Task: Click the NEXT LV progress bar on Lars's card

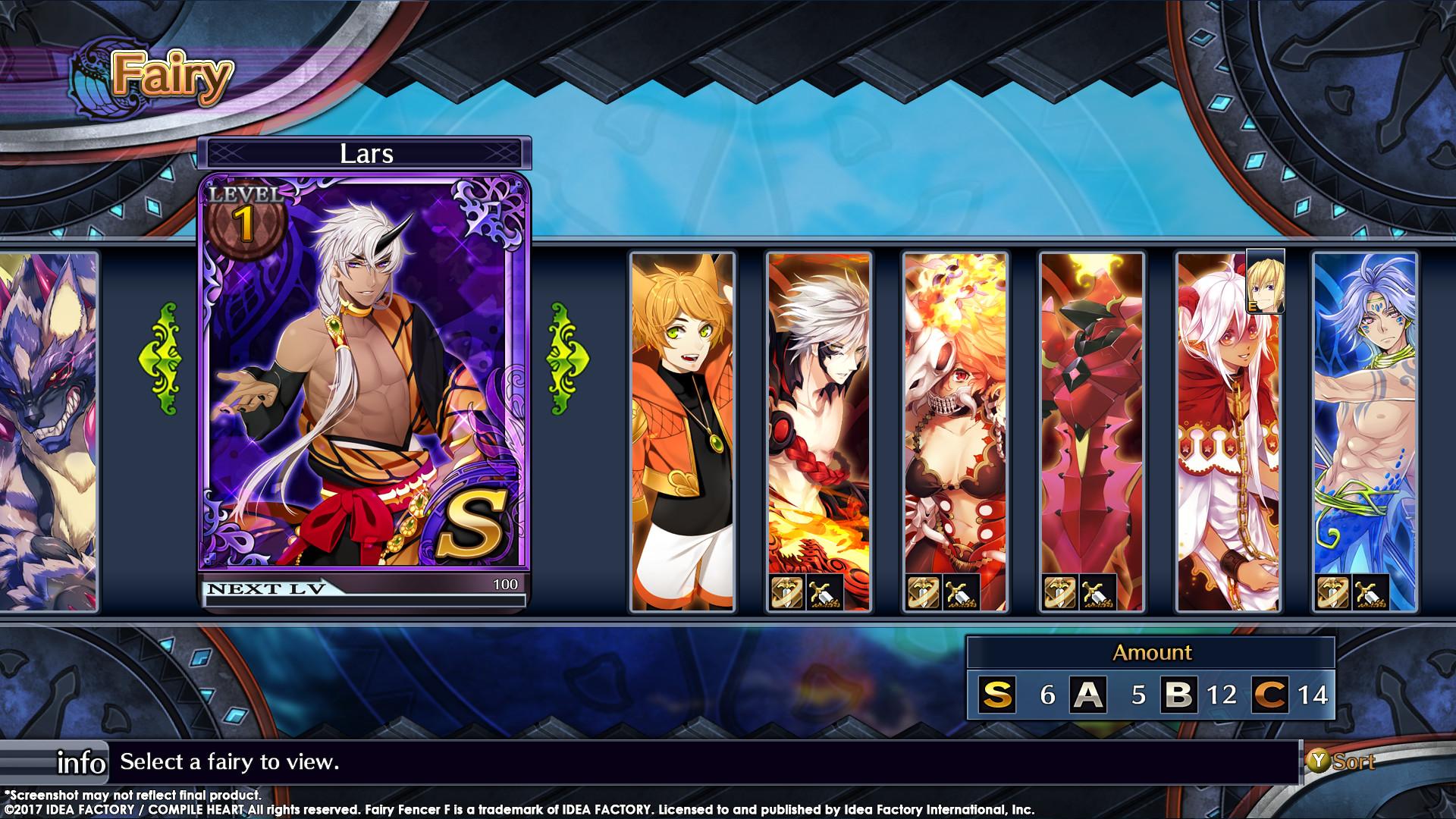Action: [x=364, y=590]
